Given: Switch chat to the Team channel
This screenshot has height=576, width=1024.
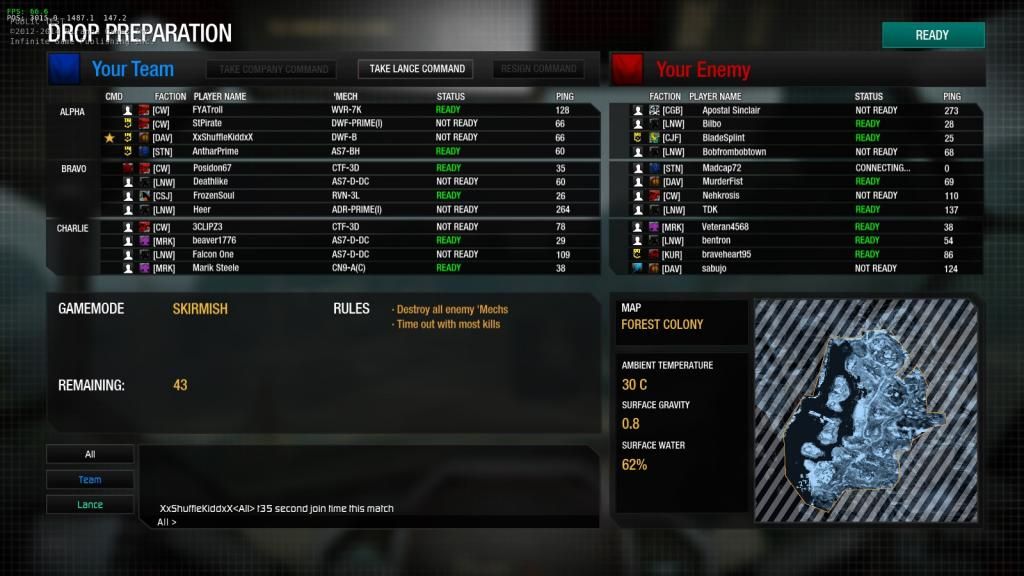Looking at the screenshot, I should pyautogui.click(x=90, y=480).
